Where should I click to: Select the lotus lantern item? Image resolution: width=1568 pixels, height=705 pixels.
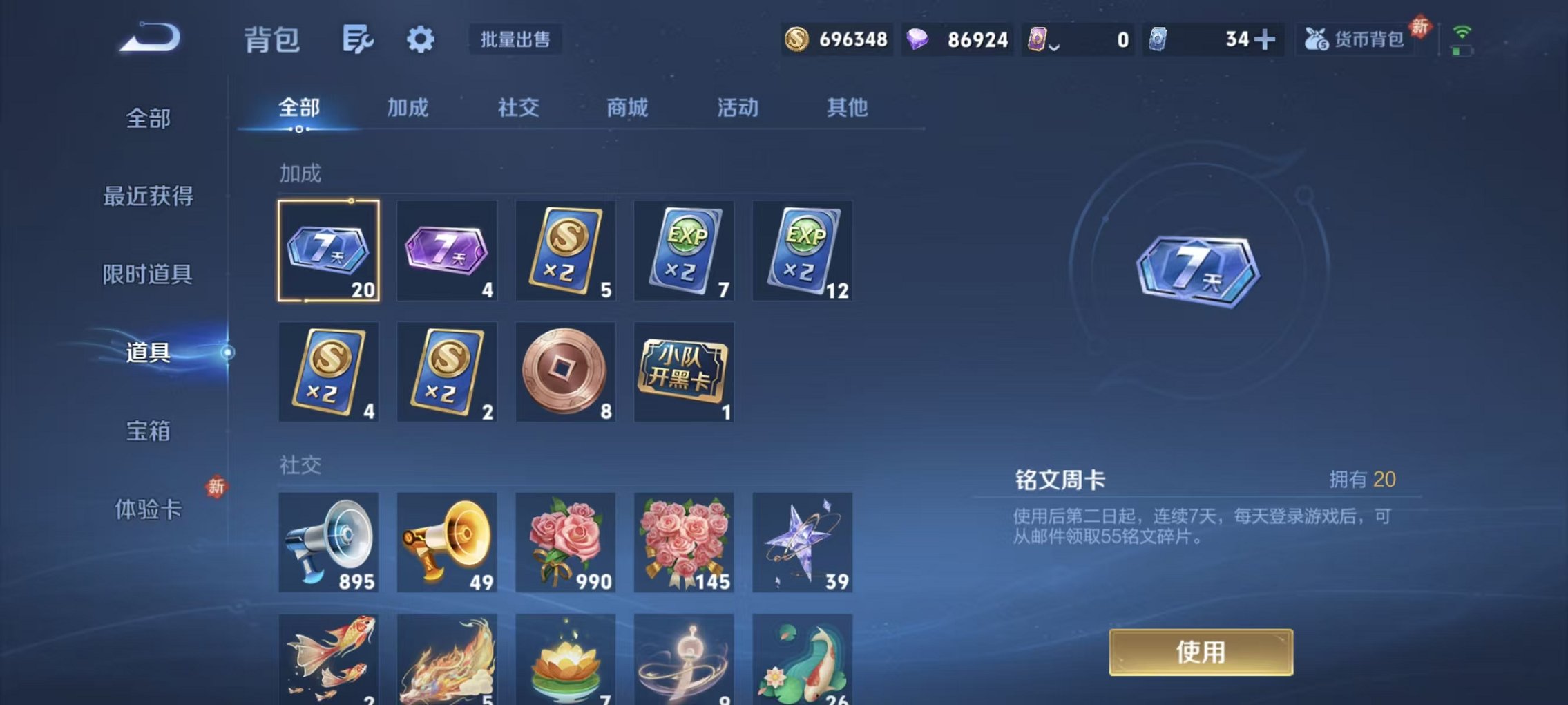[565, 660]
